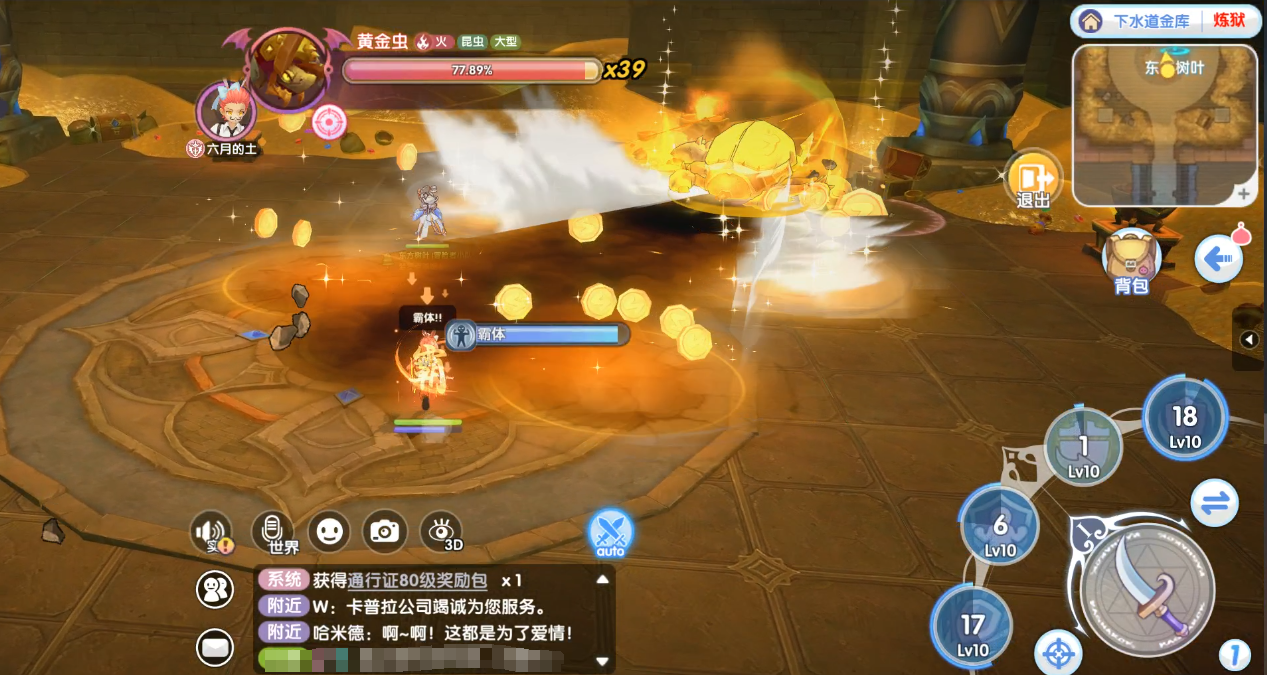This screenshot has height=675, width=1267.
Task: Click the blue left-arrow collapse button
Action: [x=1218, y=260]
